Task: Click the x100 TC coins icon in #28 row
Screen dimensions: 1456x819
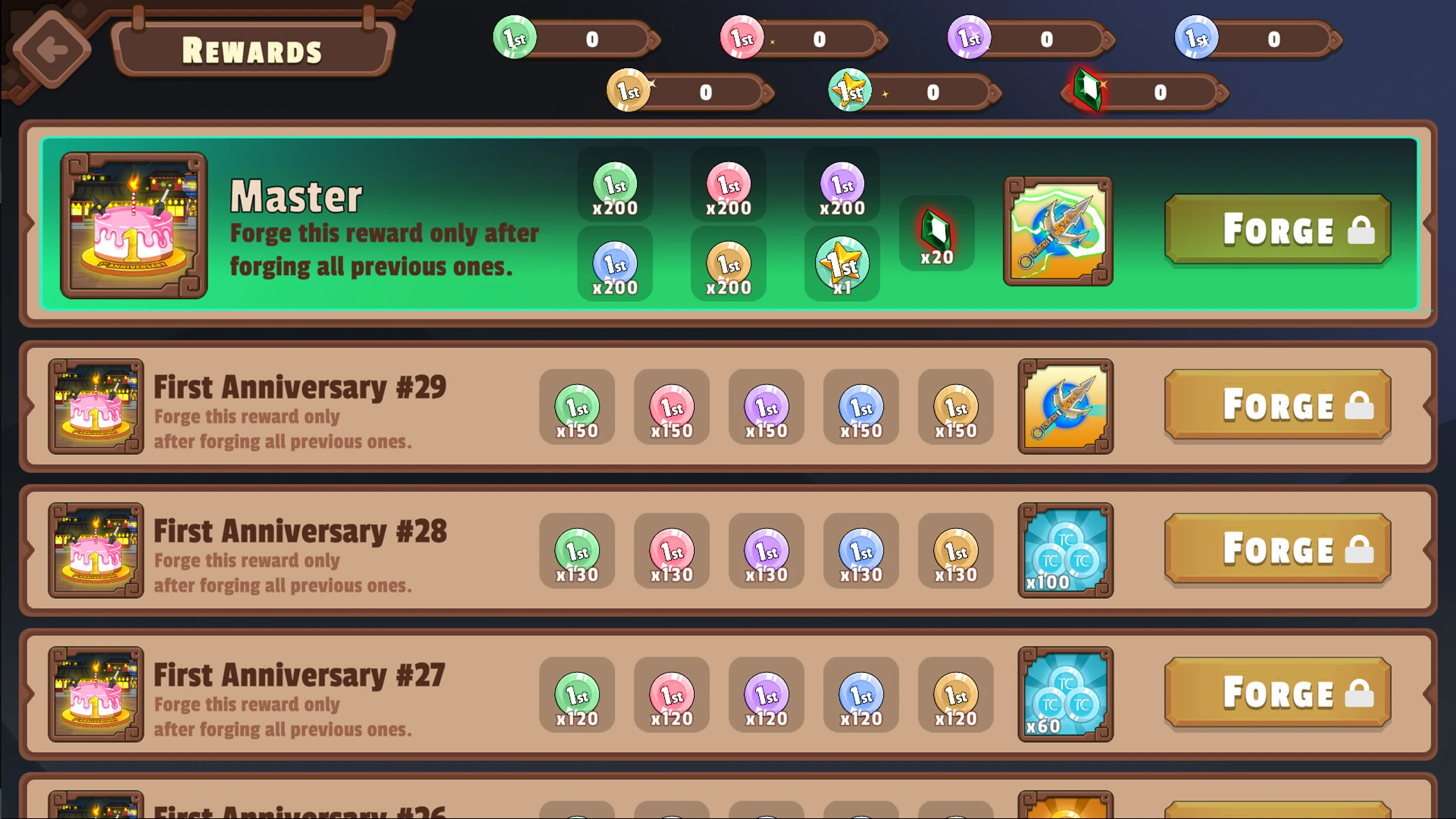Action: 1066,551
